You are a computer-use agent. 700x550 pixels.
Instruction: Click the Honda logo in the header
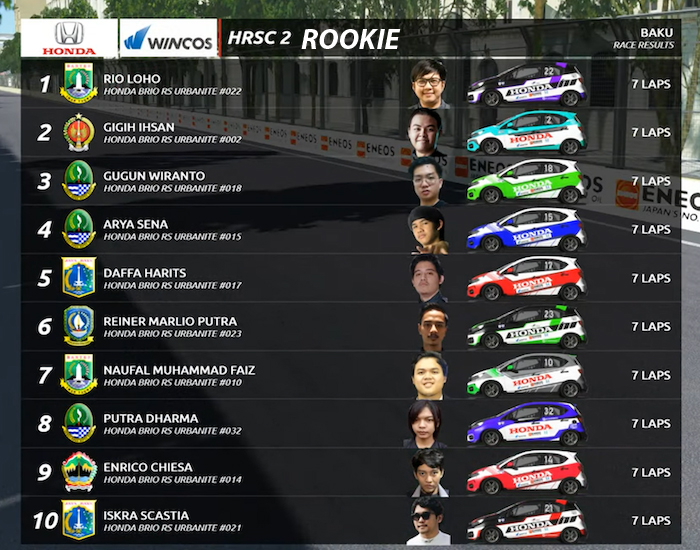[69, 38]
